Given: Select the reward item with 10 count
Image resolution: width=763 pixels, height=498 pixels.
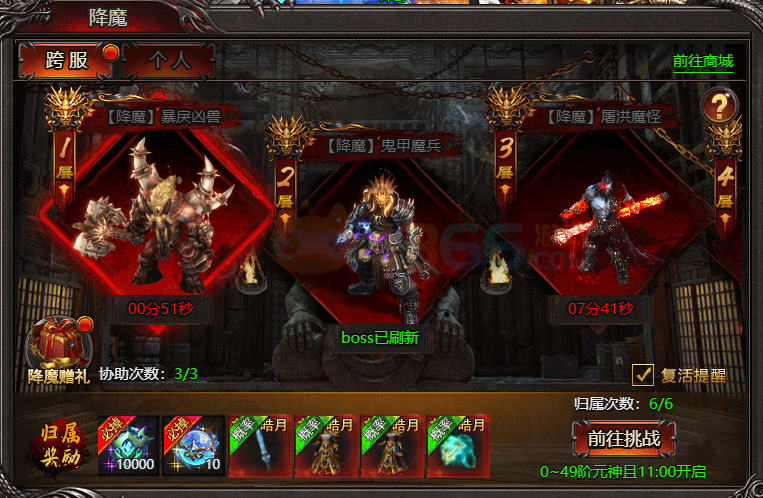Looking at the screenshot, I should pos(193,445).
